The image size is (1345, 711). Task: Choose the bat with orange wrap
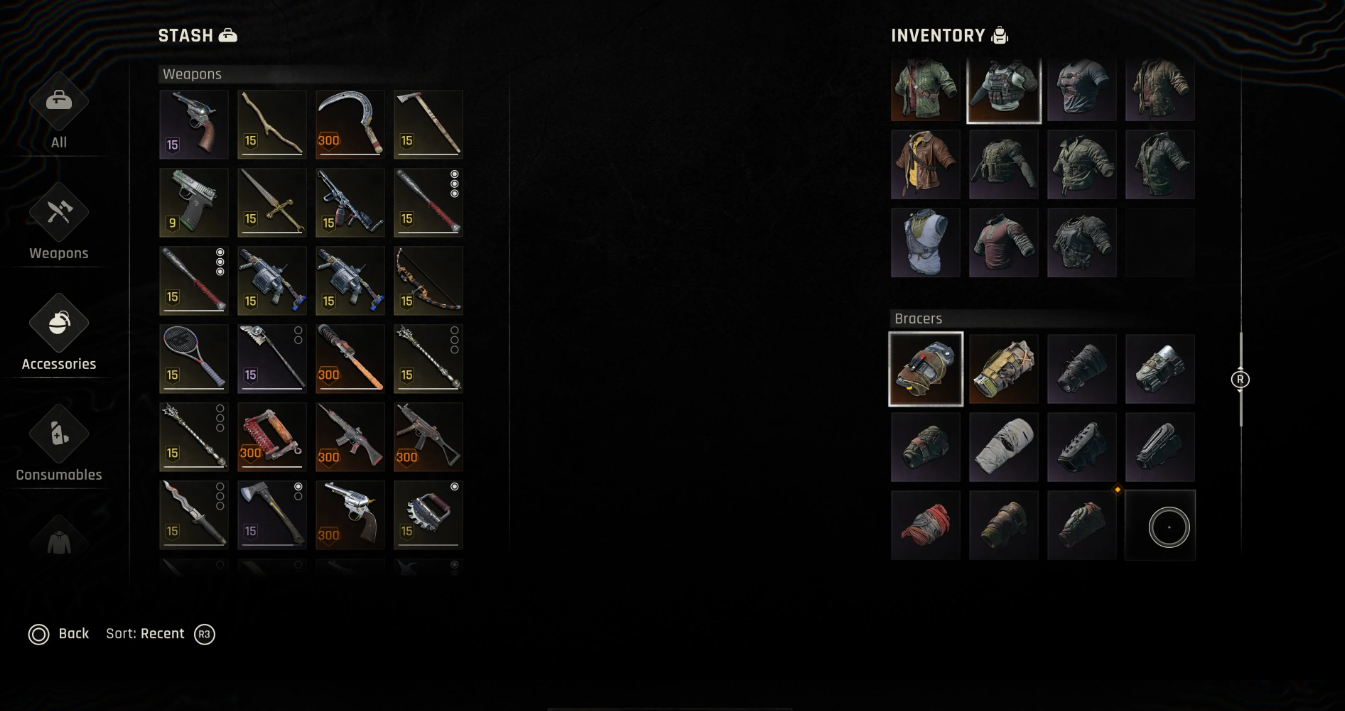350,358
